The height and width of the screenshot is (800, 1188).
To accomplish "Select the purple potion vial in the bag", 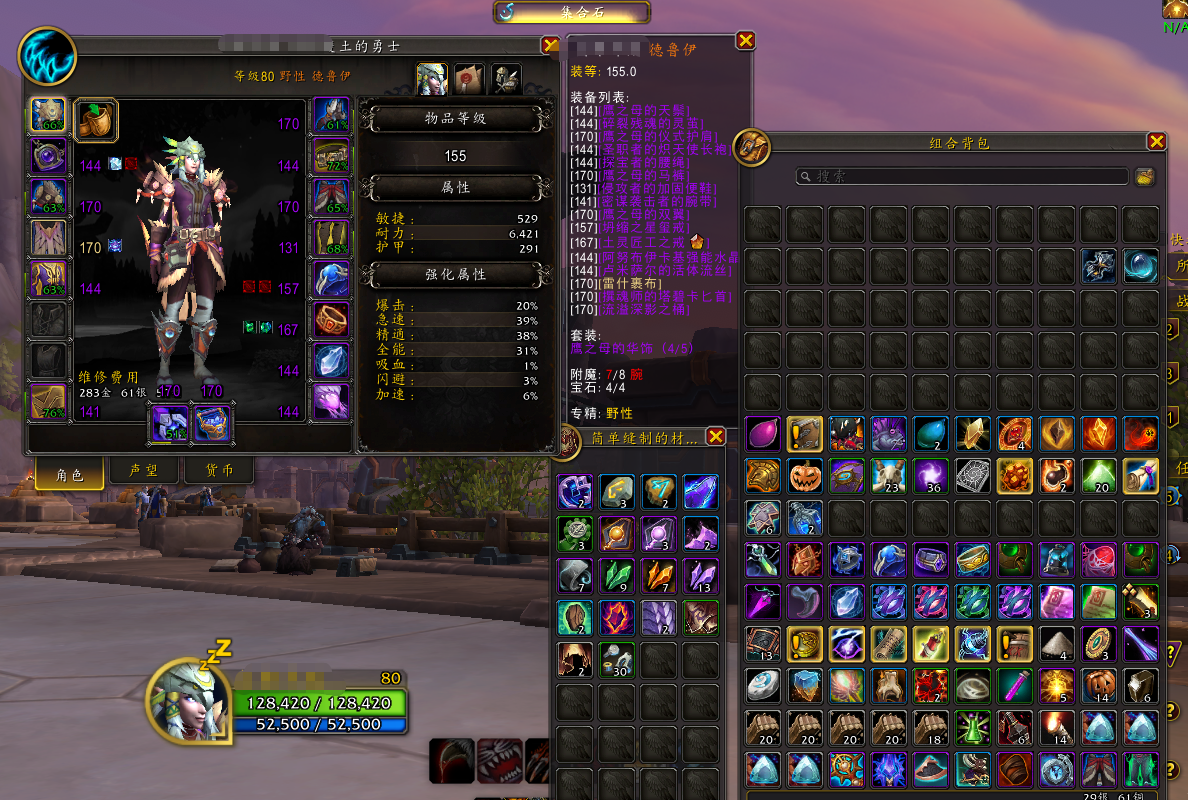I will pos(1014,685).
